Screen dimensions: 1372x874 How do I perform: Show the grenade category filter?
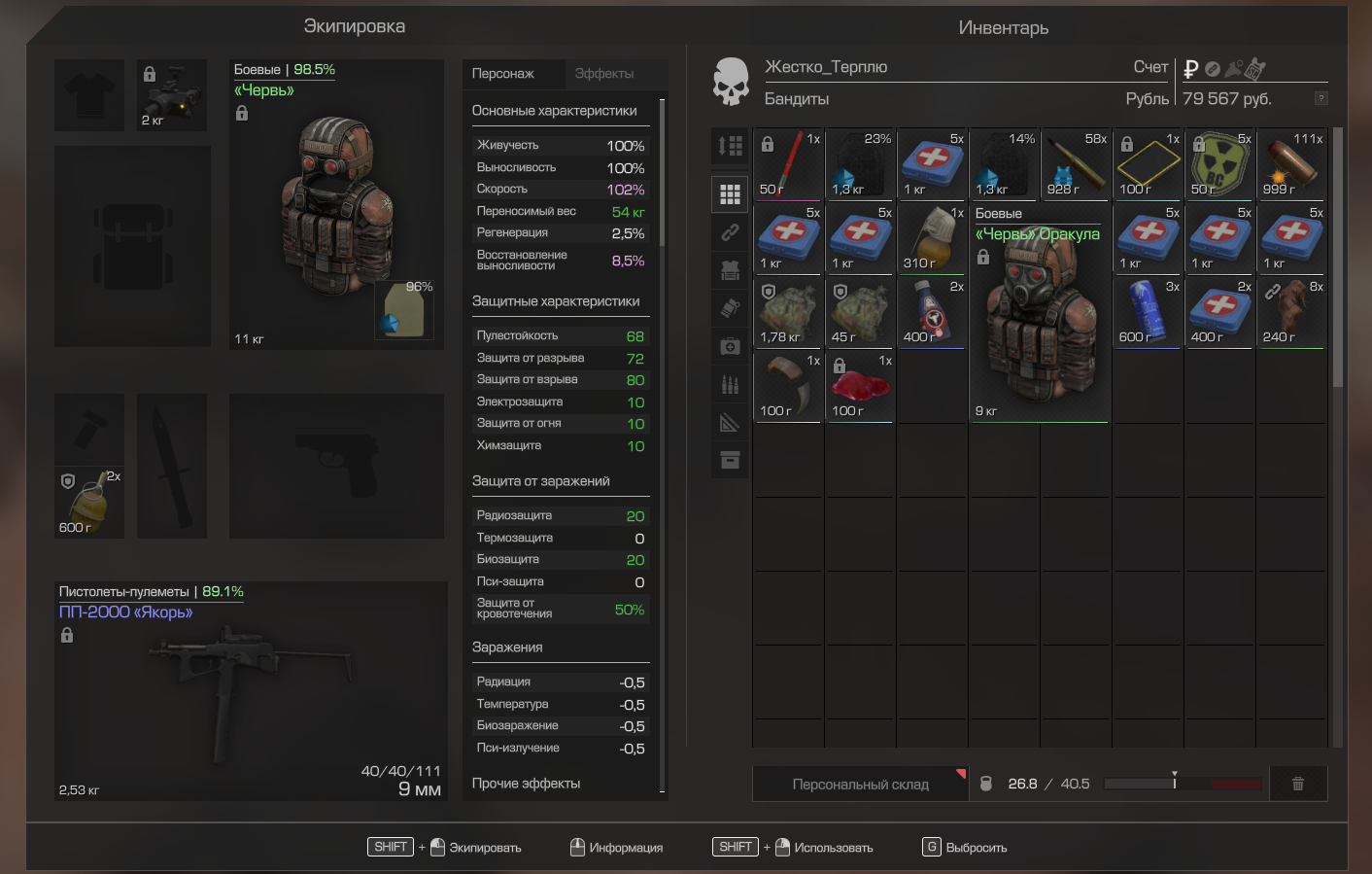pos(730,308)
